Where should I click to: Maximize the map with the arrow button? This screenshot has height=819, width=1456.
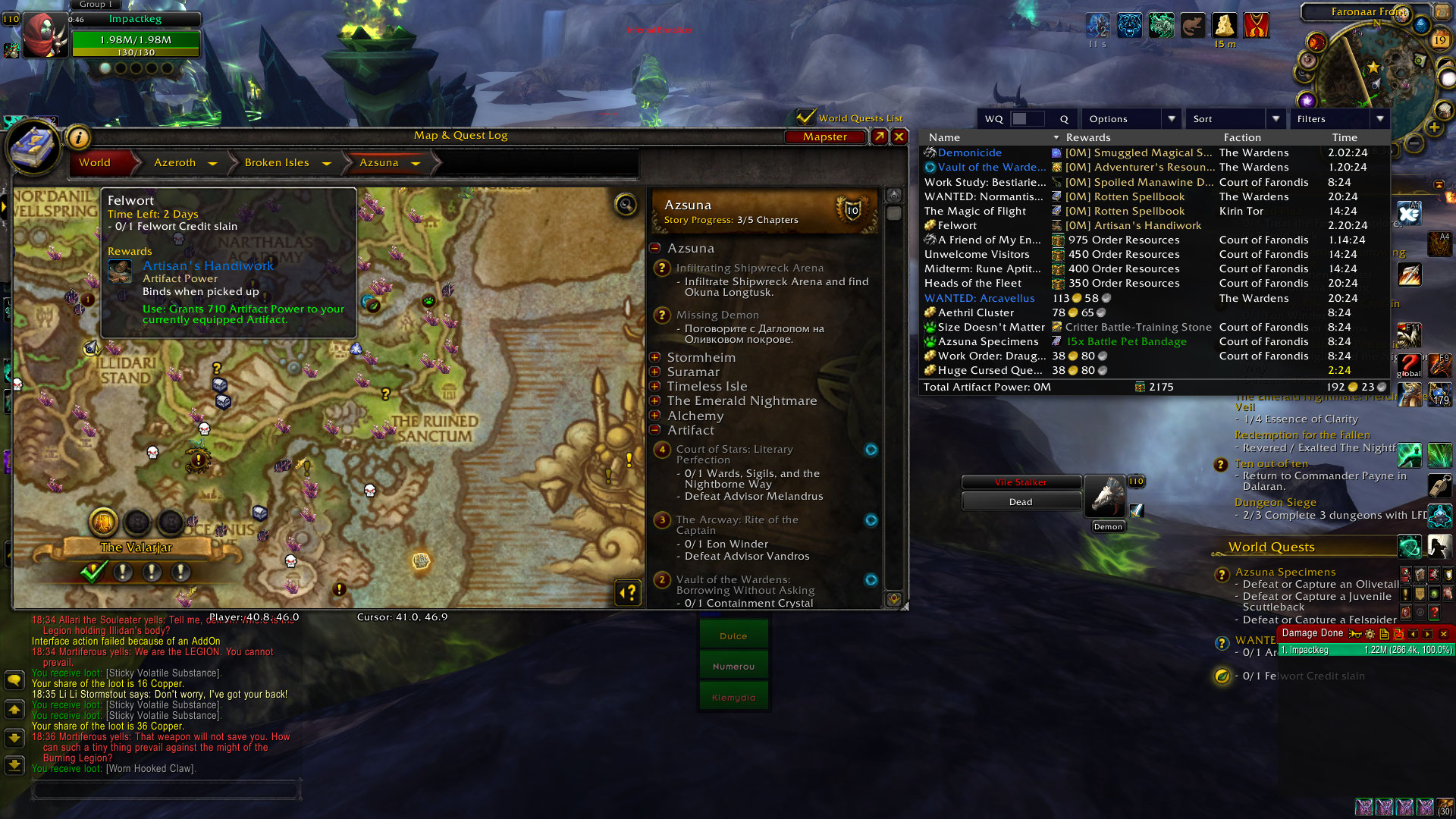879,136
